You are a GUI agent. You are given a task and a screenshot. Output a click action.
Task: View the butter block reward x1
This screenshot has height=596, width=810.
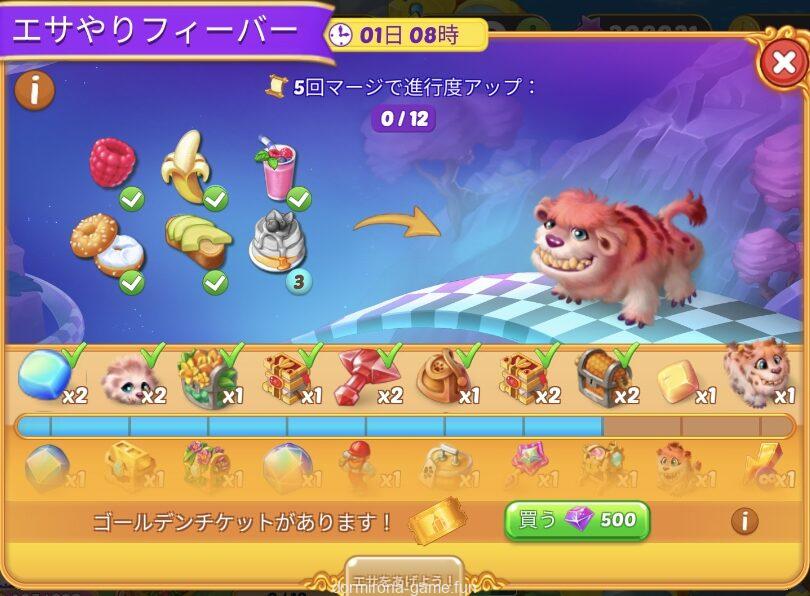pos(677,377)
